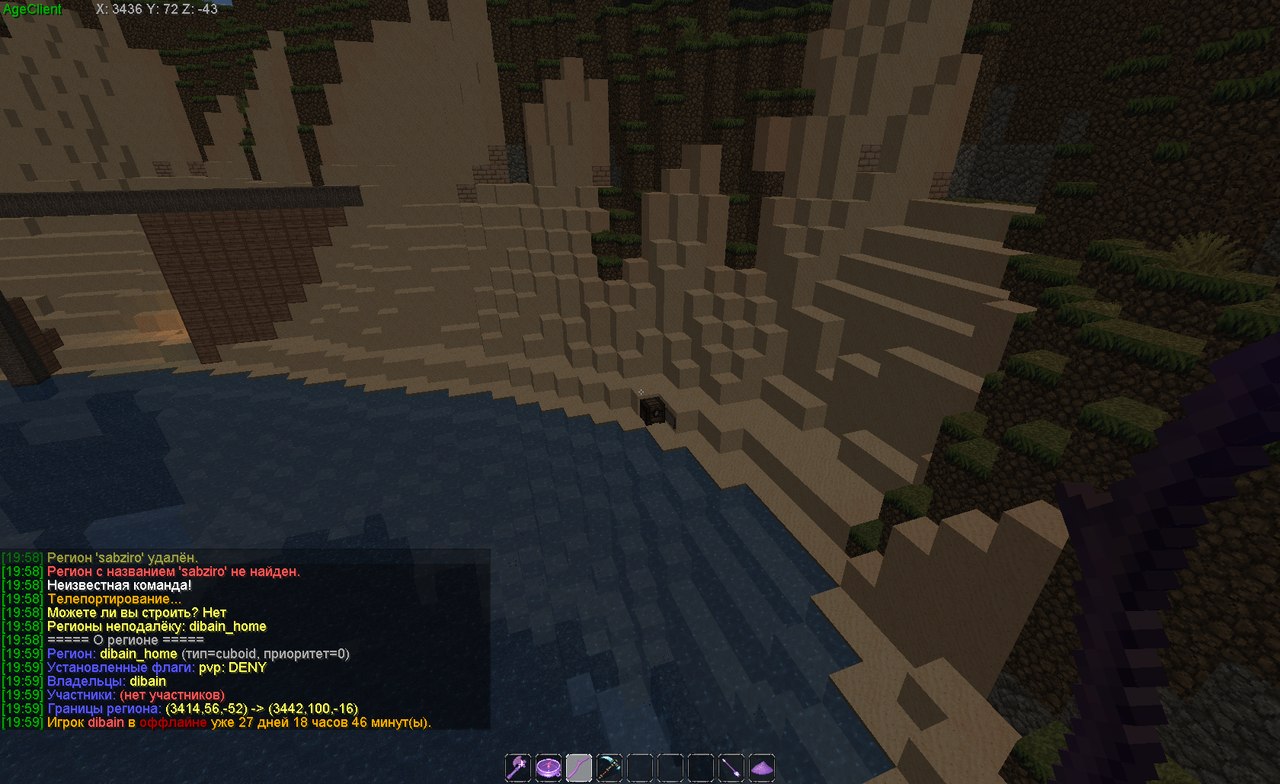Choose the purple arrow hotbar slot
Viewport: 1280px width, 784px height.
(732, 768)
